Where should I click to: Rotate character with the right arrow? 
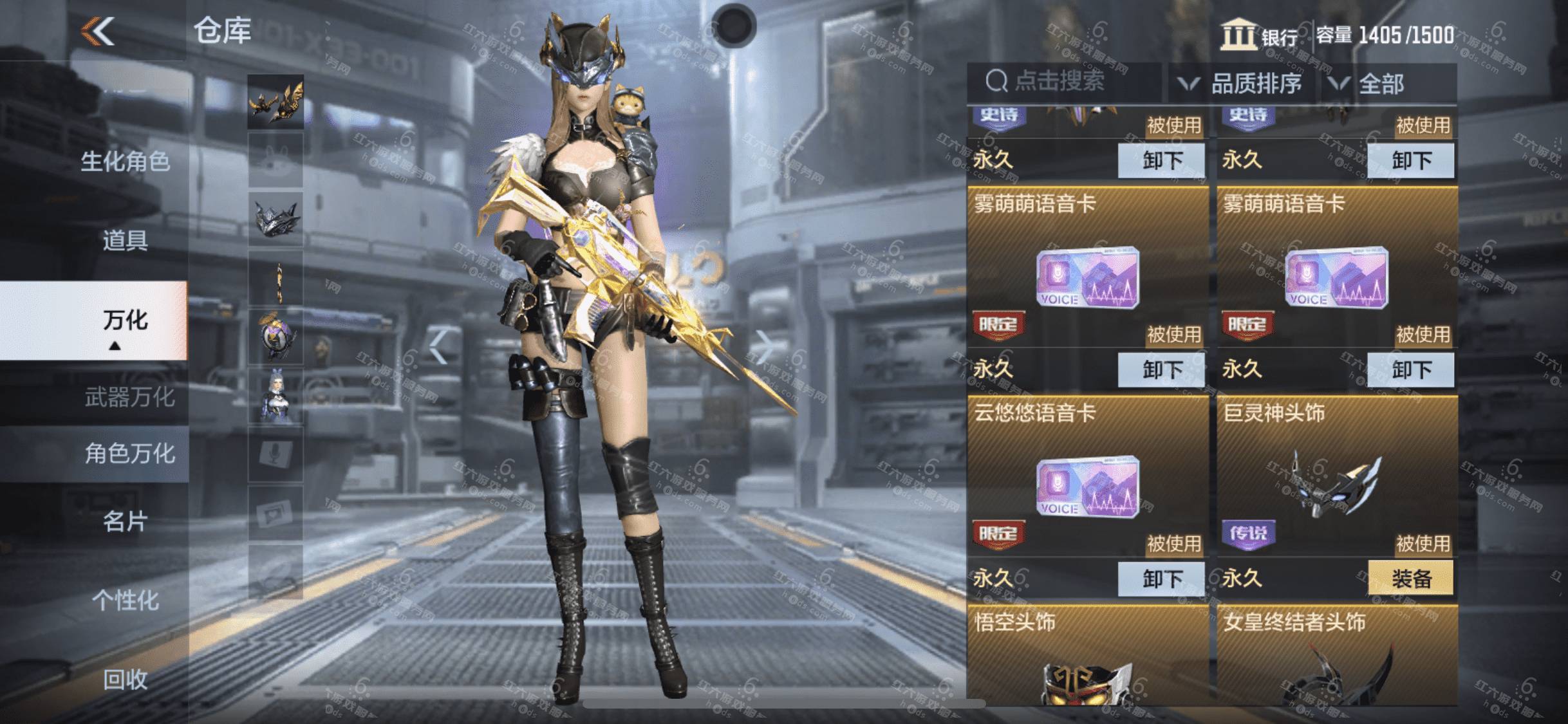(x=765, y=346)
